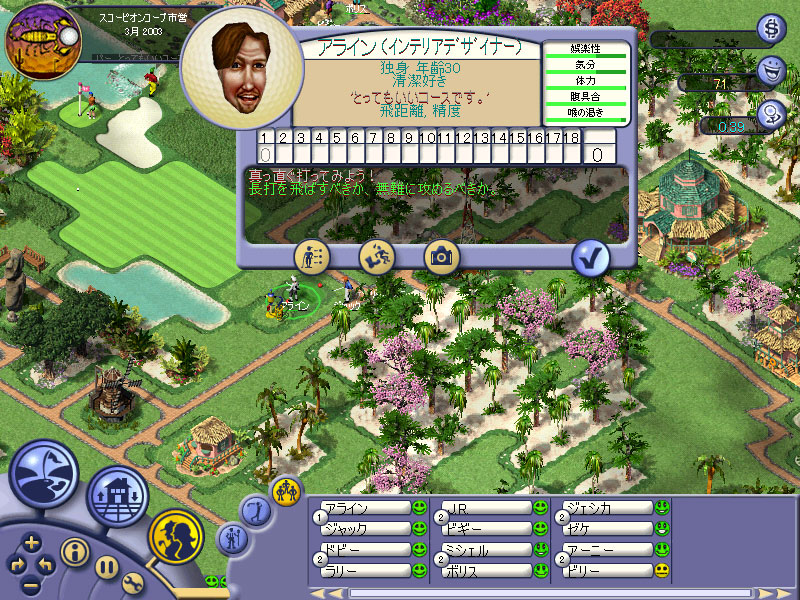This screenshot has height=600, width=800.
Task: Take a snapshot with the camera button
Action: [x=440, y=256]
